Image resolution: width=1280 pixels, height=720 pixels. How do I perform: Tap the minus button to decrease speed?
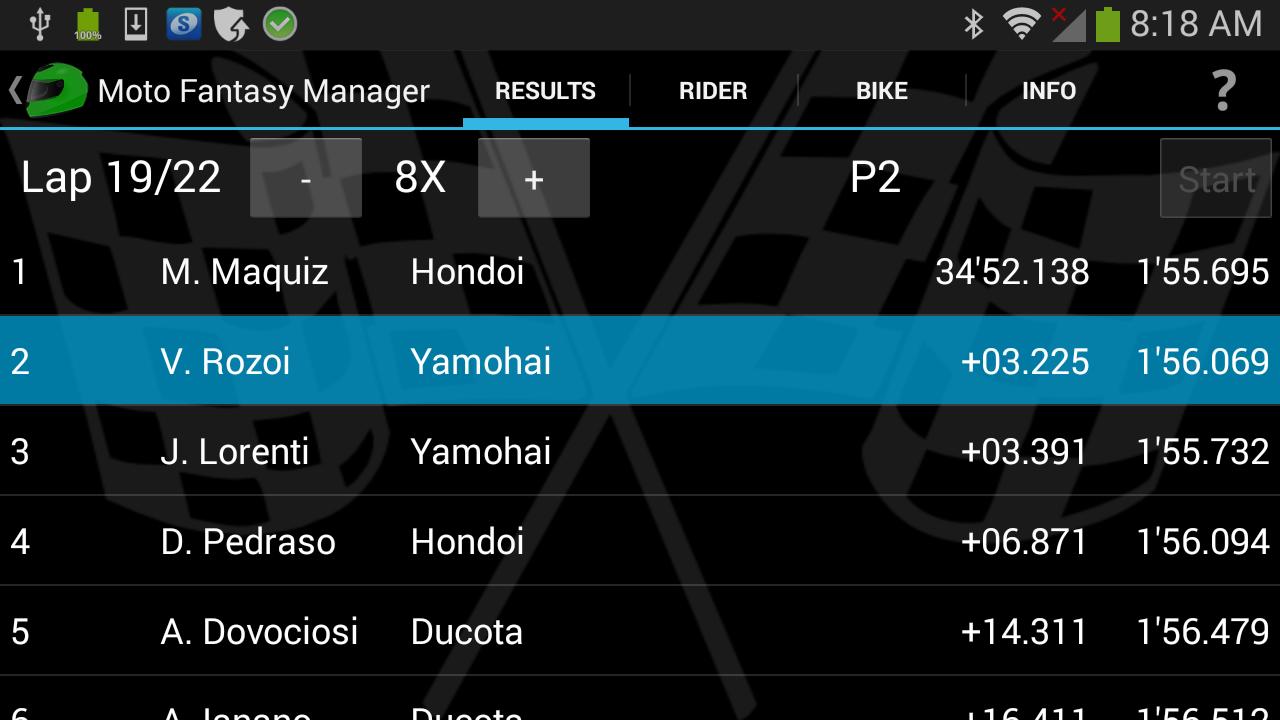pyautogui.click(x=306, y=178)
